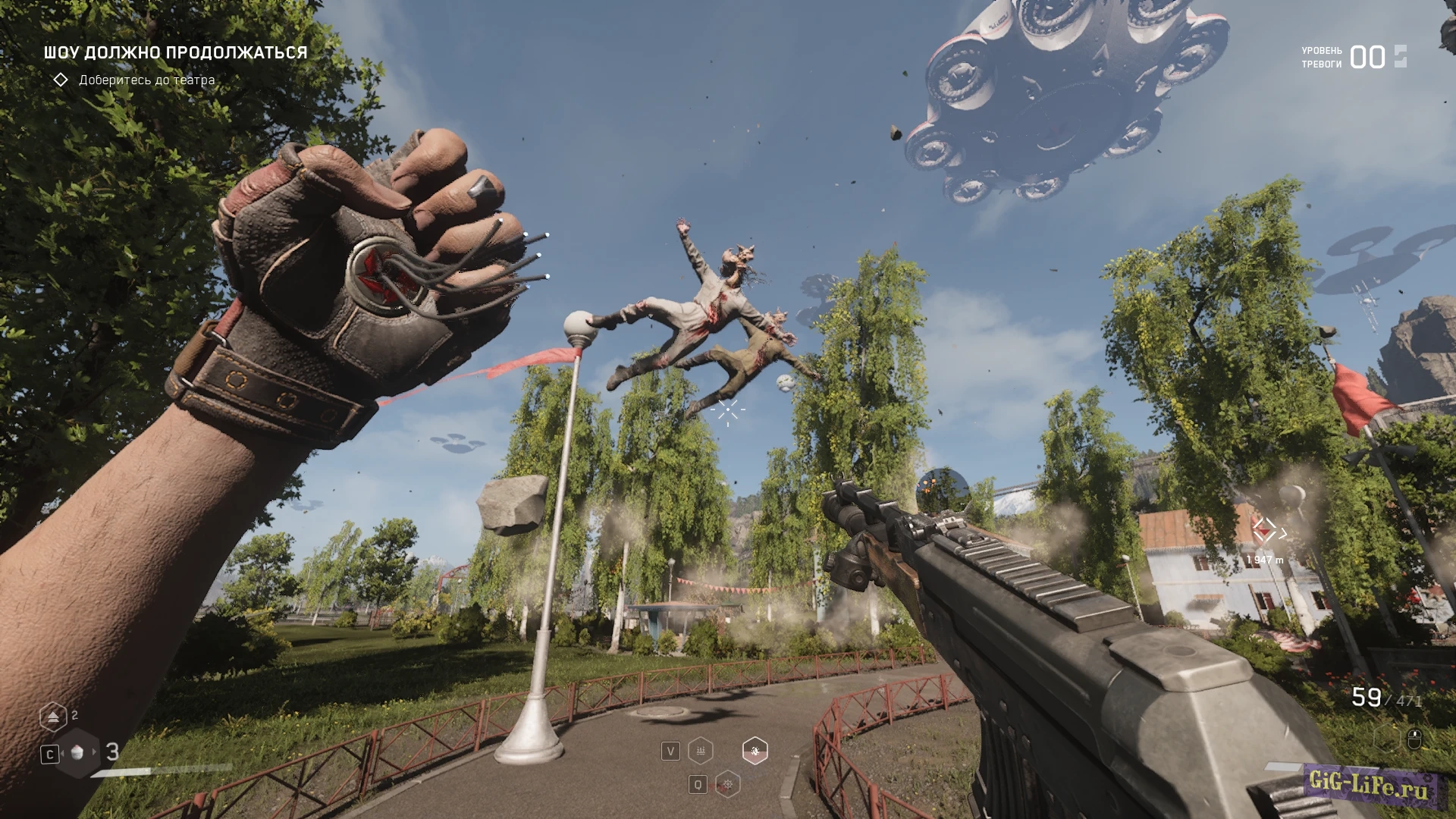Use the consumable jar in the quick slot

click(x=77, y=752)
